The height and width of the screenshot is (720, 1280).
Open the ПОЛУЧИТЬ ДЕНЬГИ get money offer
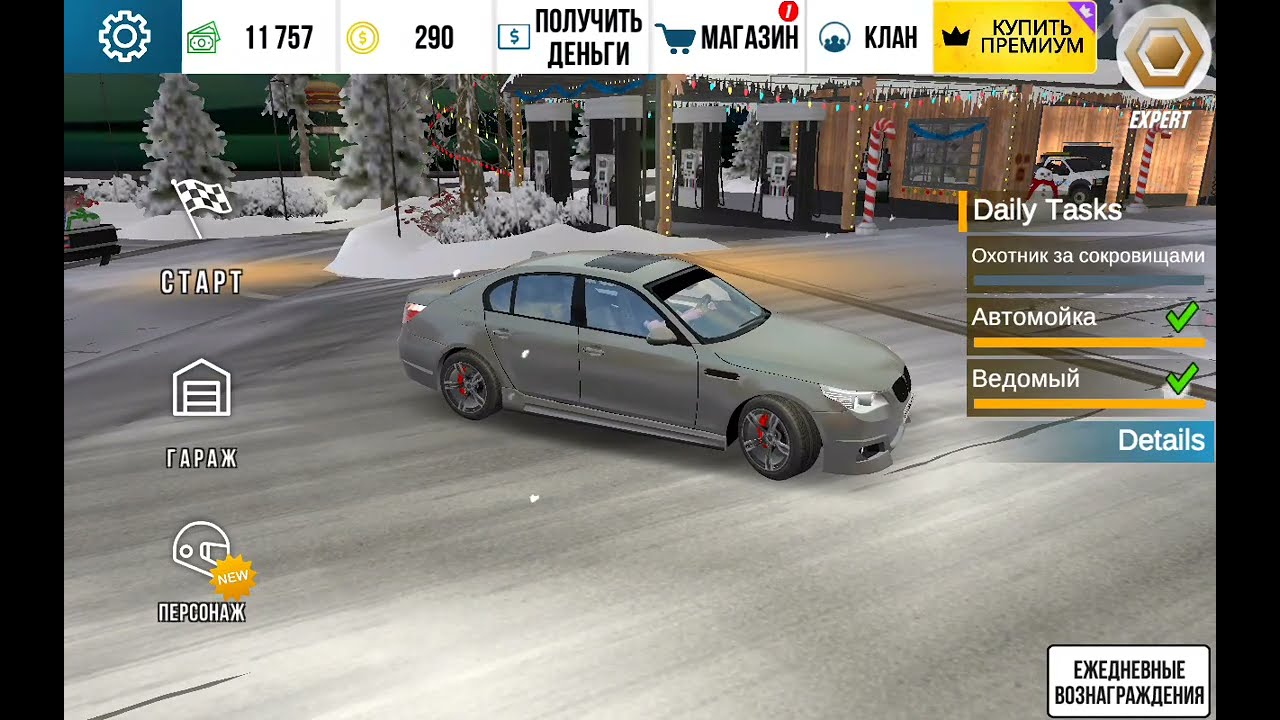pos(572,38)
